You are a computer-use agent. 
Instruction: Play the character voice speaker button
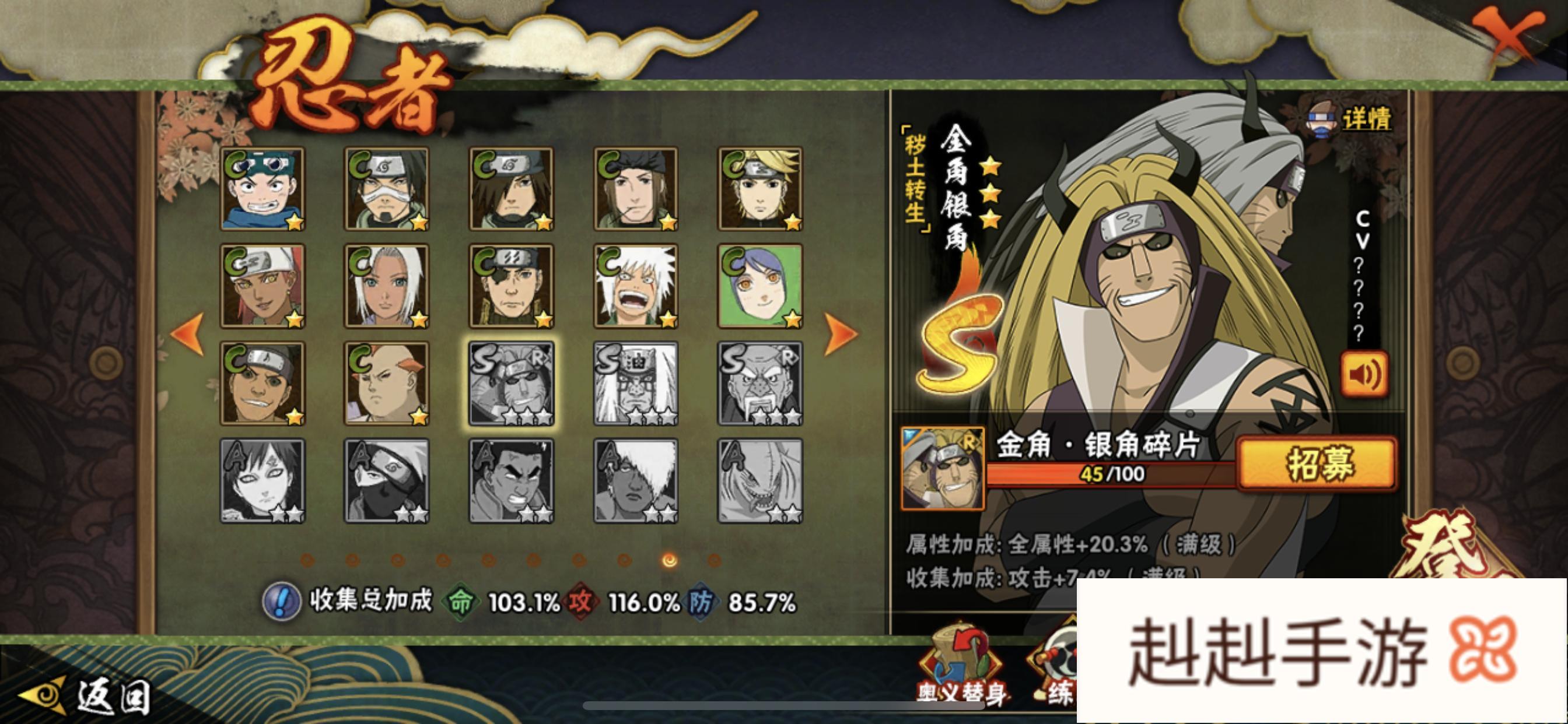[x=1364, y=374]
